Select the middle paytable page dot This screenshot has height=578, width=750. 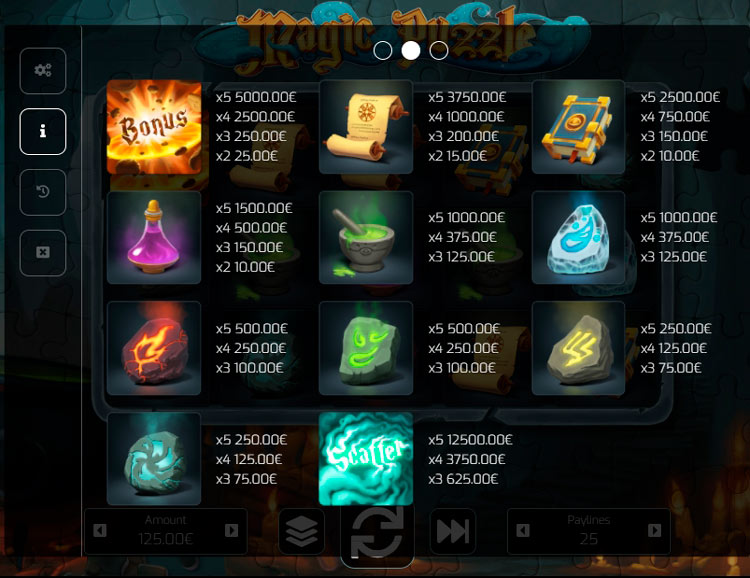click(410, 50)
